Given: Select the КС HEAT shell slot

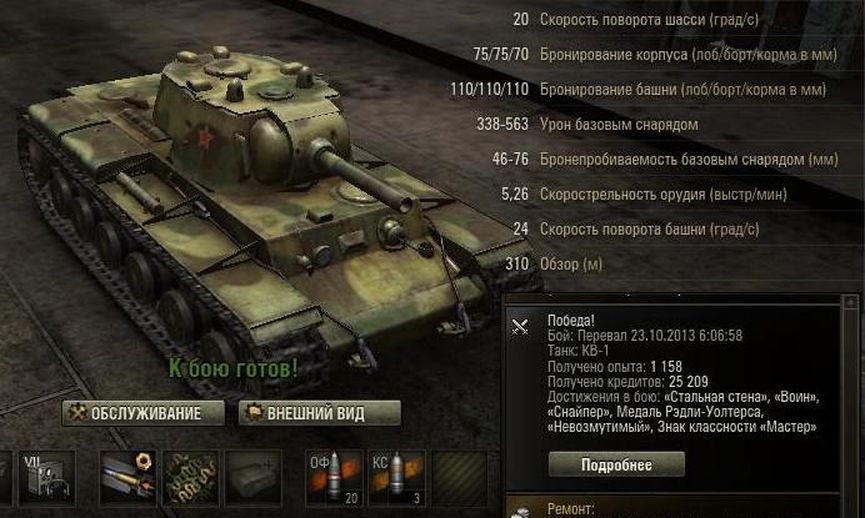Looking at the screenshot, I should click(x=397, y=477).
